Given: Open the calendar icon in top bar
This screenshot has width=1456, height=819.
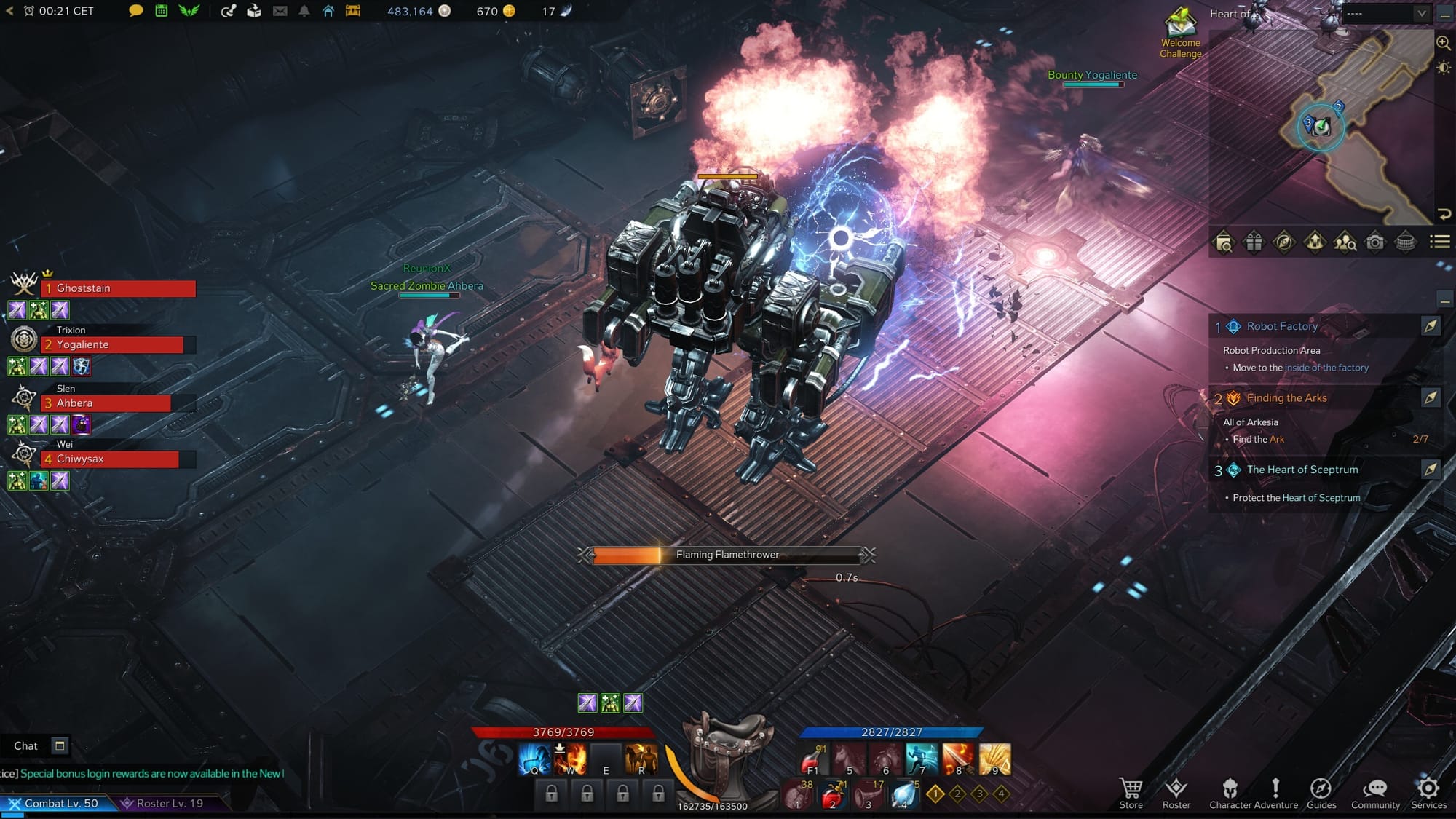Looking at the screenshot, I should coord(162,11).
